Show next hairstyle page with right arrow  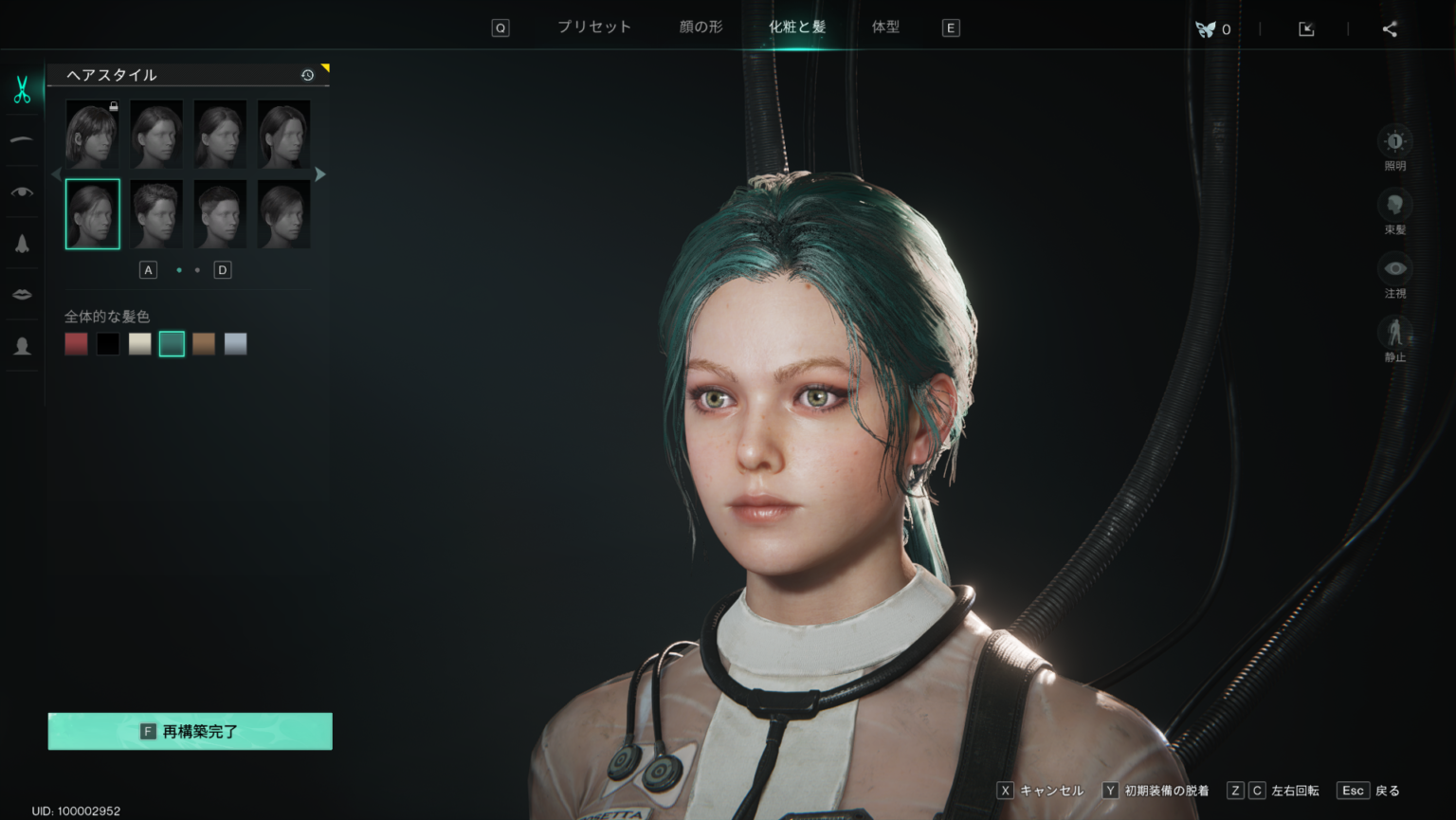320,174
